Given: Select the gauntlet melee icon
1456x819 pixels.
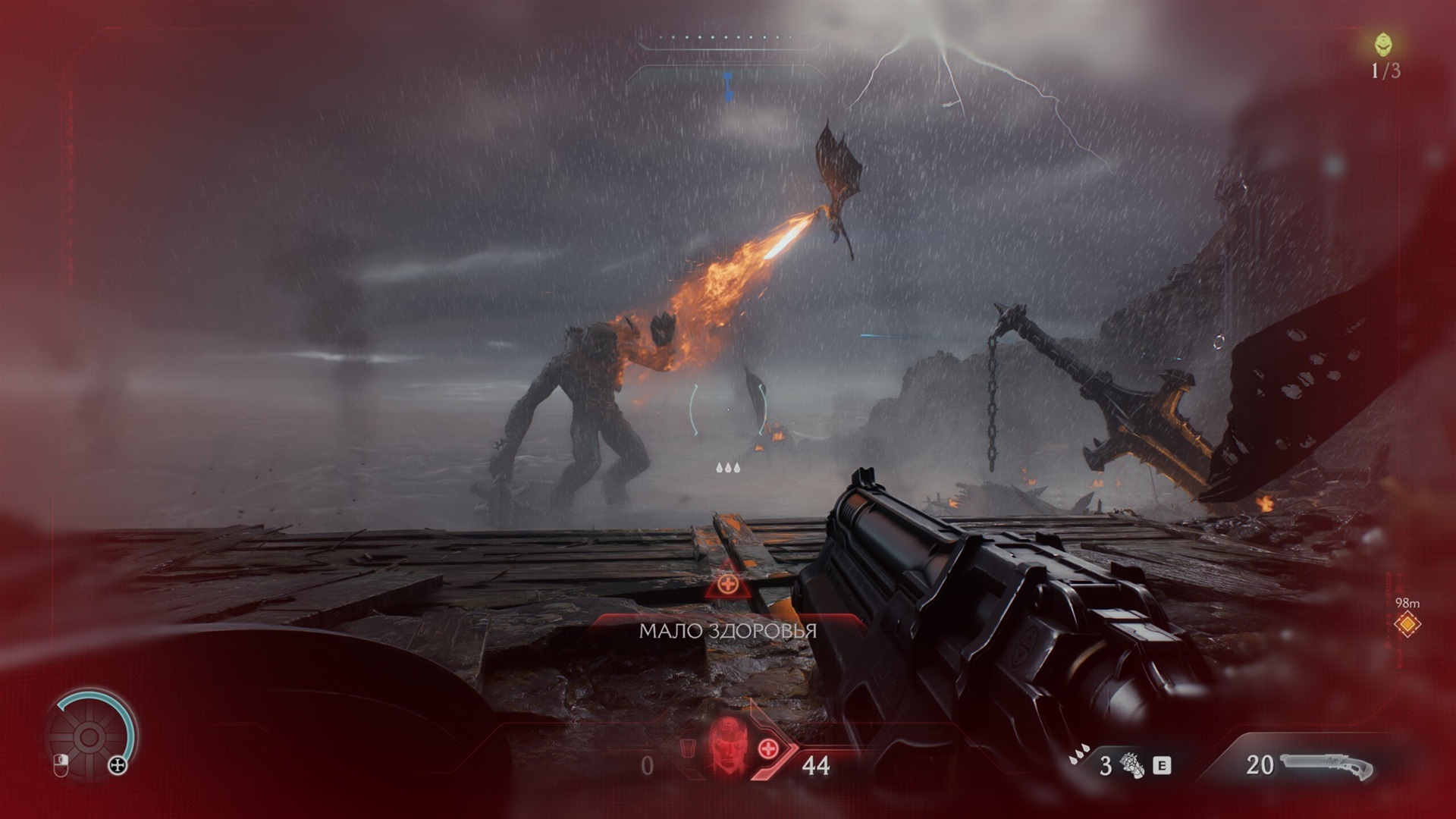Looking at the screenshot, I should [x=1132, y=764].
